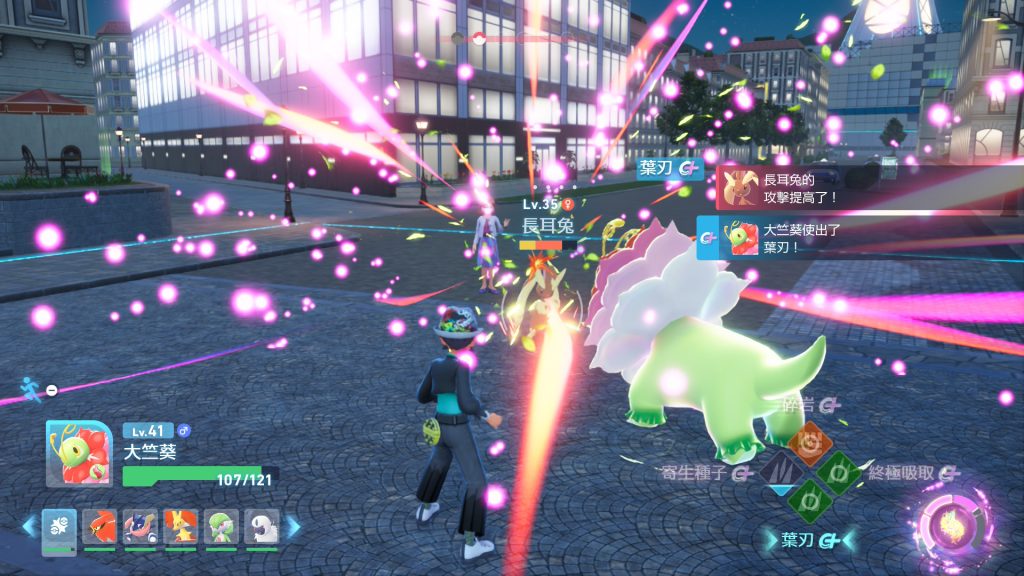Select Gardevoir from the party bar
Image resolution: width=1024 pixels, height=576 pixels.
[221, 527]
